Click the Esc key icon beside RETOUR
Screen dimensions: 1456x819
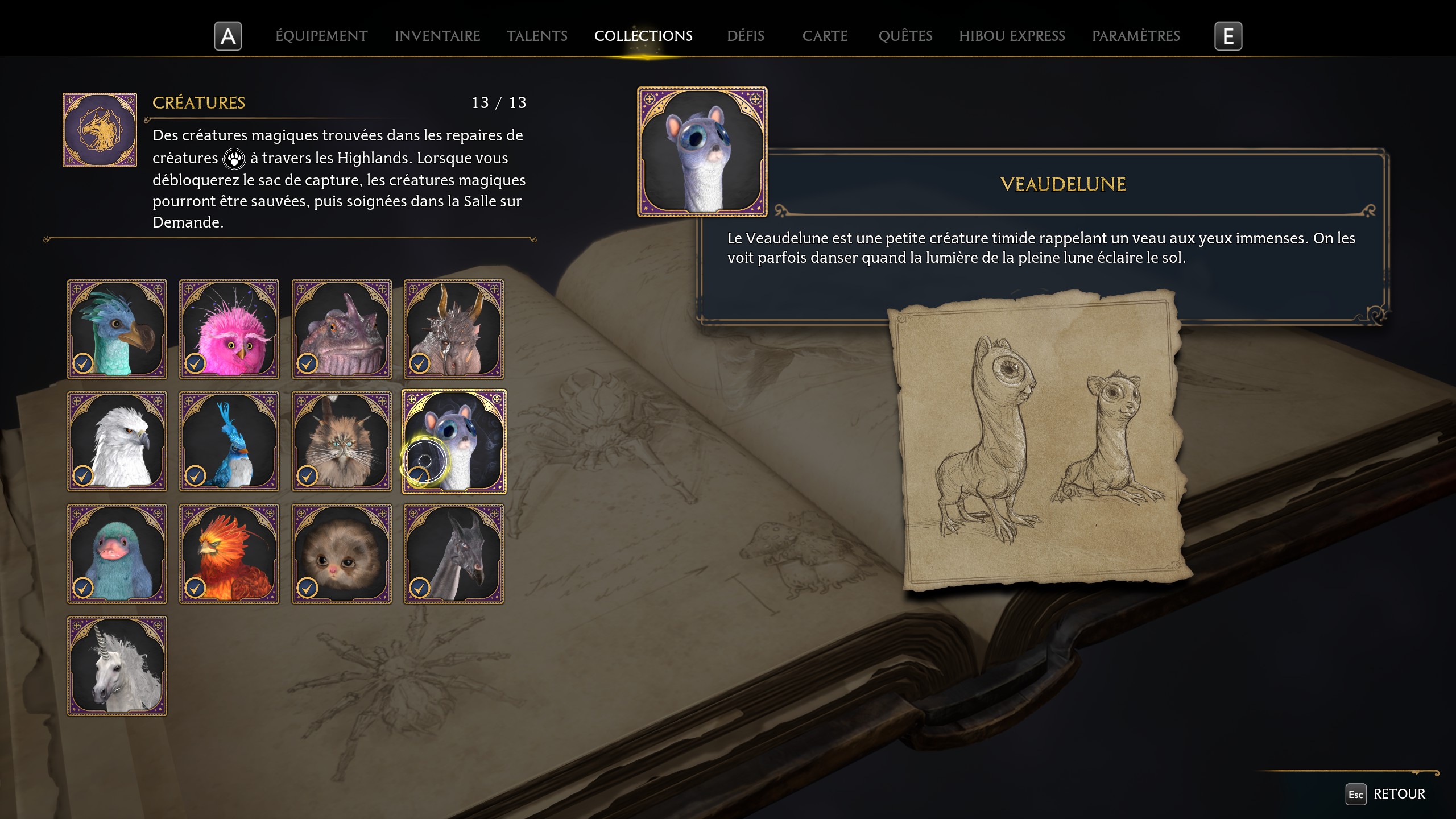click(x=1357, y=794)
